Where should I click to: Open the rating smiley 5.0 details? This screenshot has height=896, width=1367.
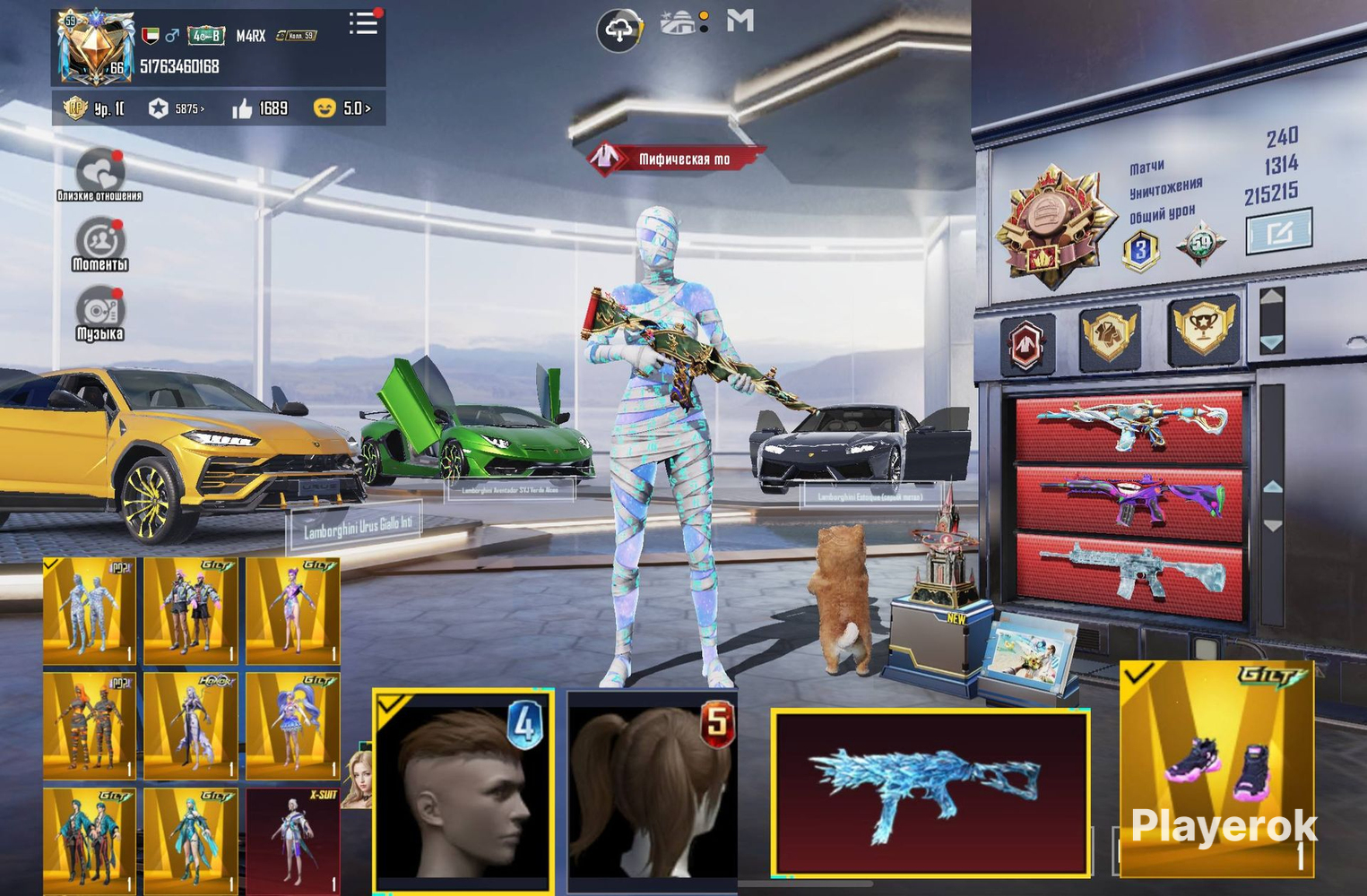click(x=342, y=108)
